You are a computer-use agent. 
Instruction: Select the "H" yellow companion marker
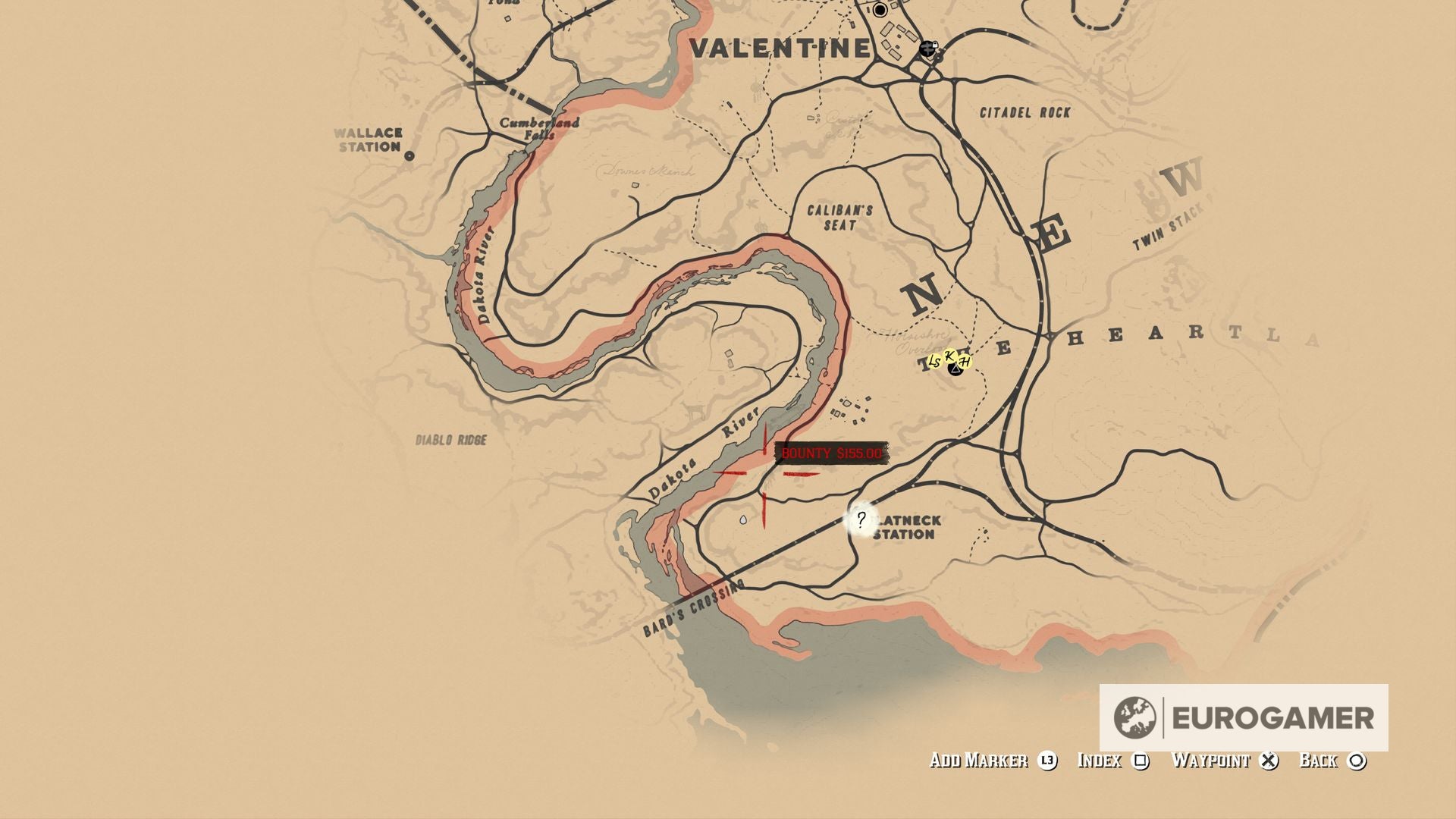pyautogui.click(x=965, y=362)
